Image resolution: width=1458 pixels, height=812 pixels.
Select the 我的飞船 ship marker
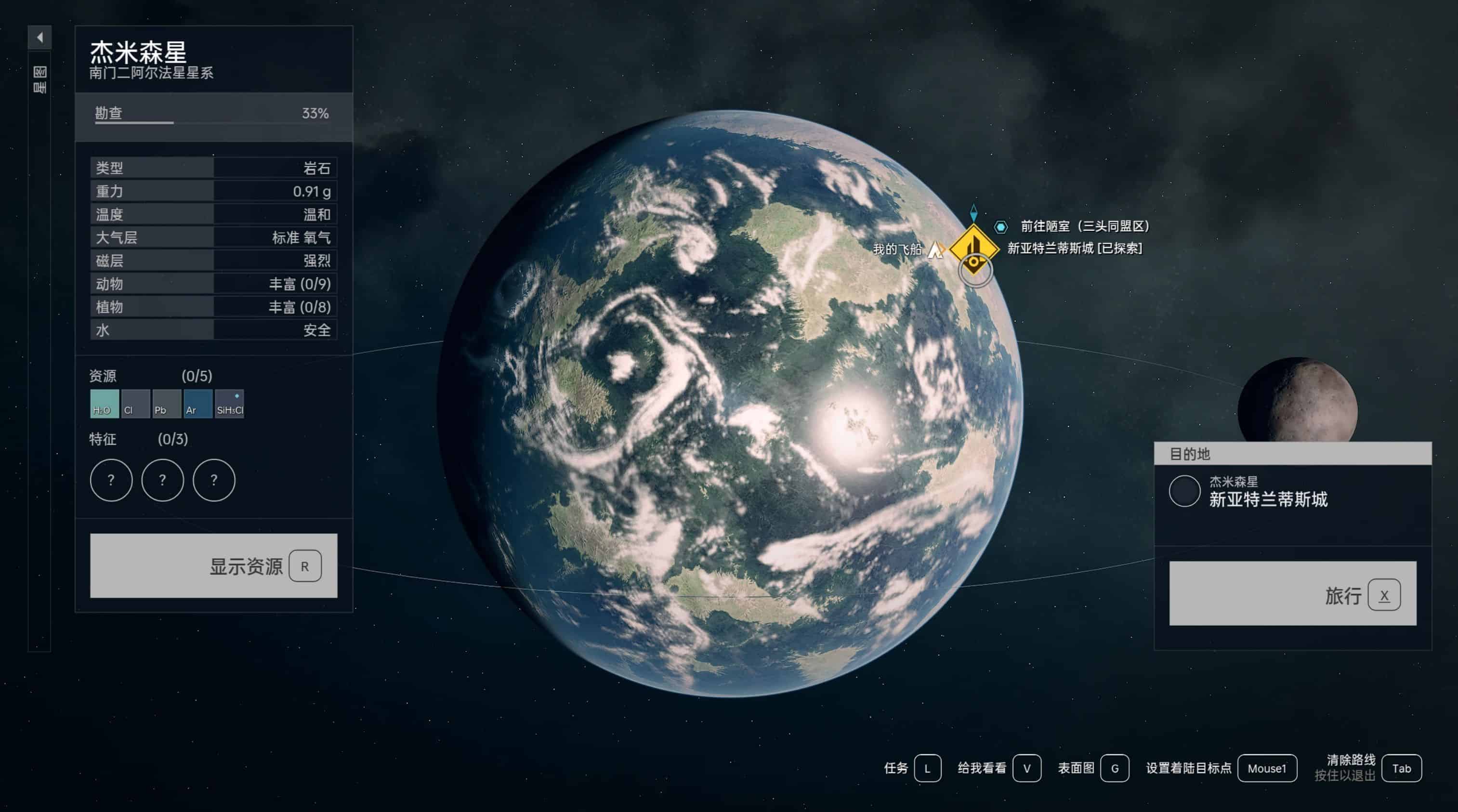[935, 249]
